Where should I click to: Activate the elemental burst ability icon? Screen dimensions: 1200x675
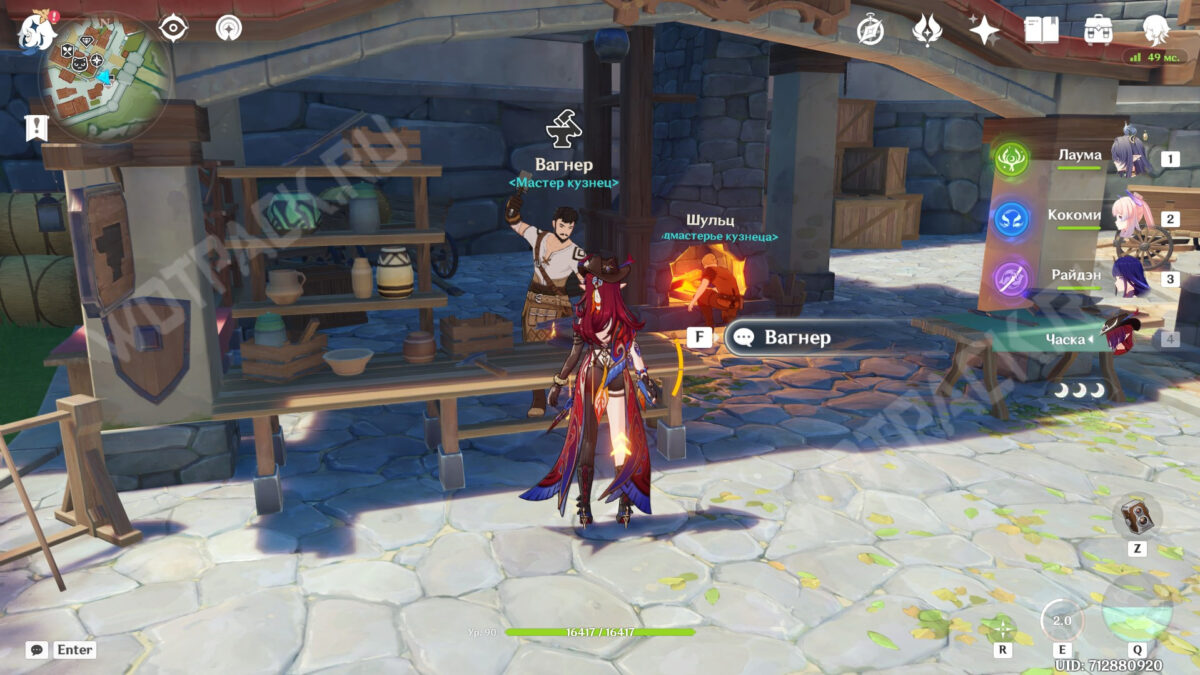[1137, 610]
